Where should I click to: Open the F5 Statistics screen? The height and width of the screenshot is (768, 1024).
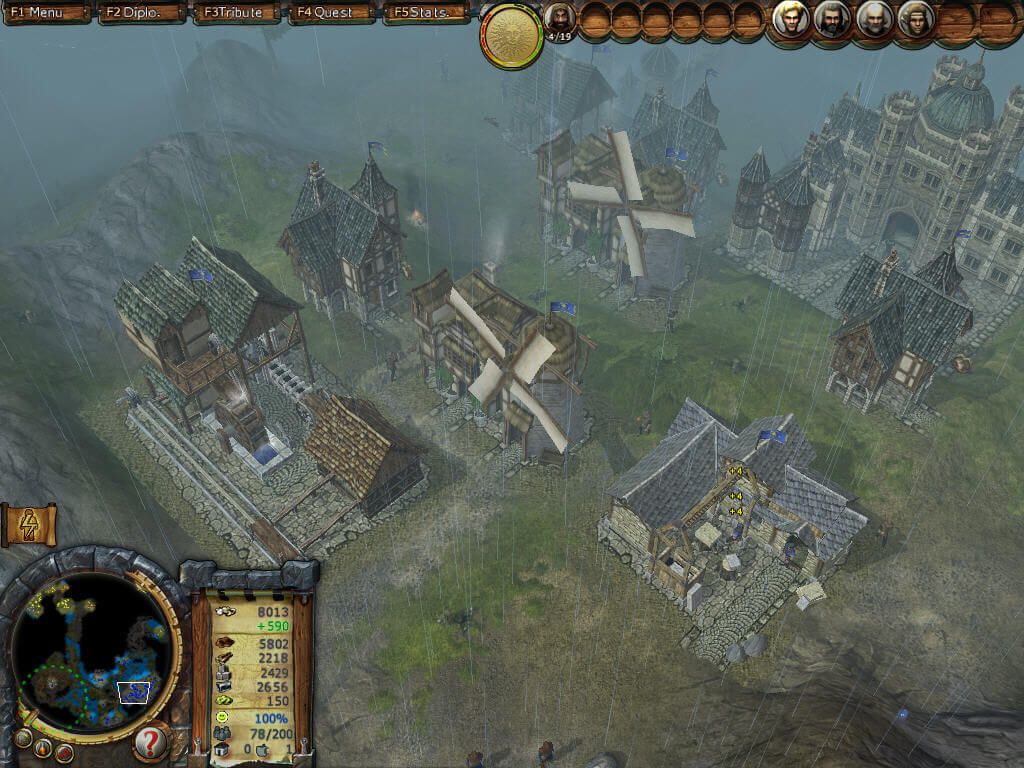coord(428,13)
